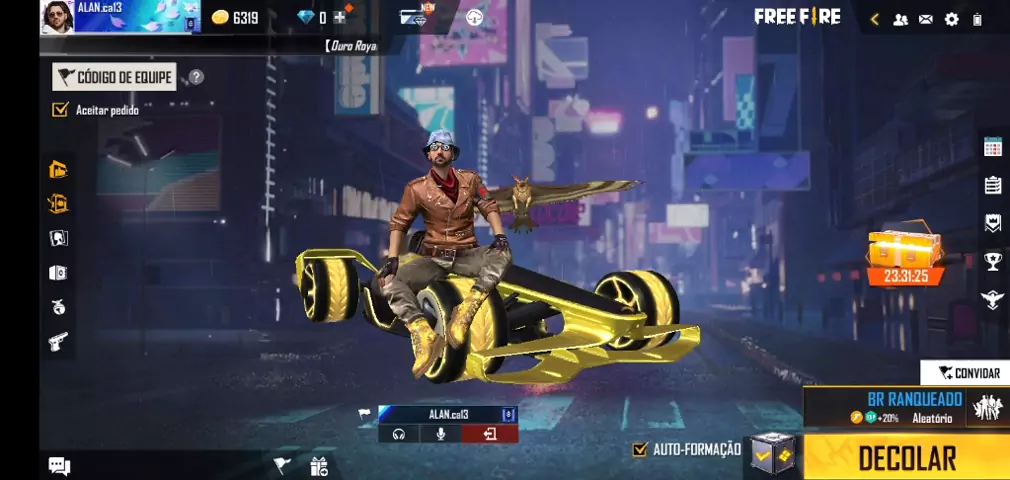Open the settings gear icon
Image resolution: width=1010 pixels, height=480 pixels.
[x=951, y=19]
